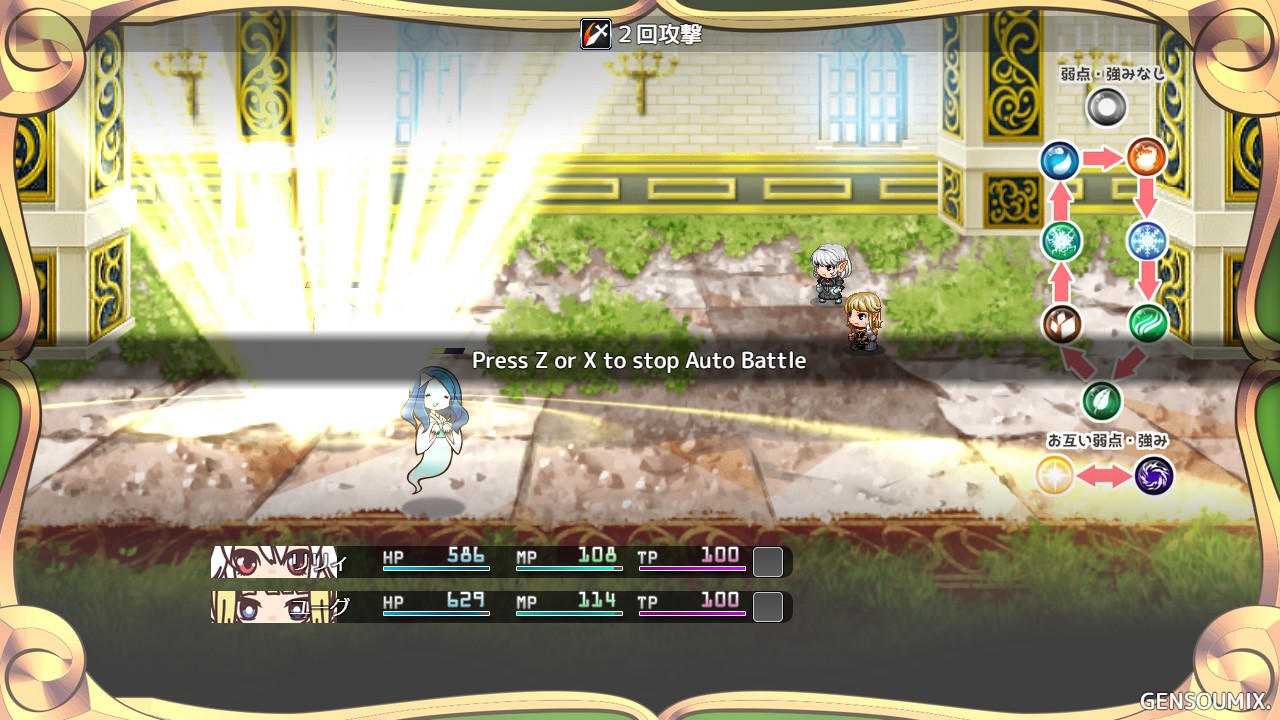Viewport: 1280px width, 720px height.
Task: Click the teal burst element icon
Action: pos(1060,241)
